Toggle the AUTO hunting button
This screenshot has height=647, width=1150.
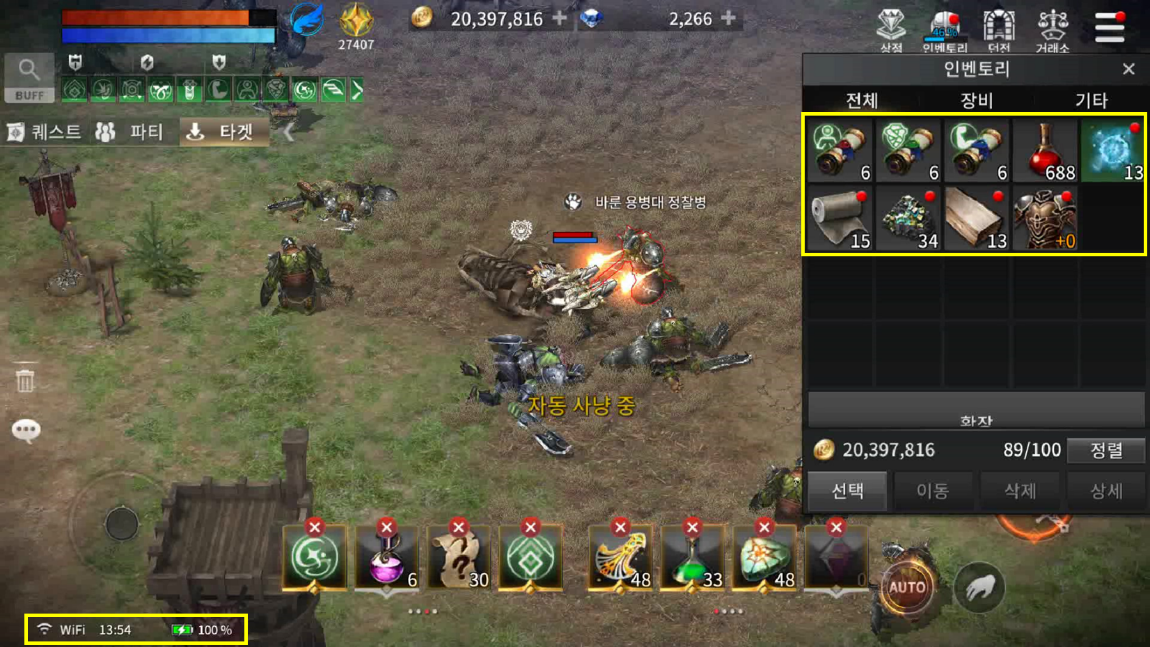click(x=907, y=587)
